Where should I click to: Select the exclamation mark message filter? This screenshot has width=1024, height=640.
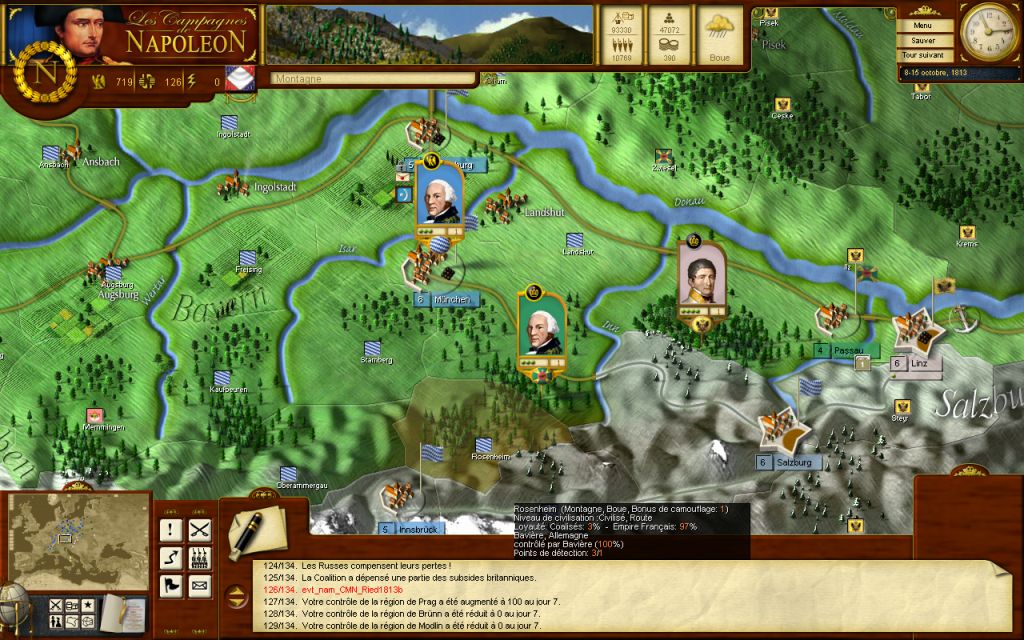[x=171, y=531]
